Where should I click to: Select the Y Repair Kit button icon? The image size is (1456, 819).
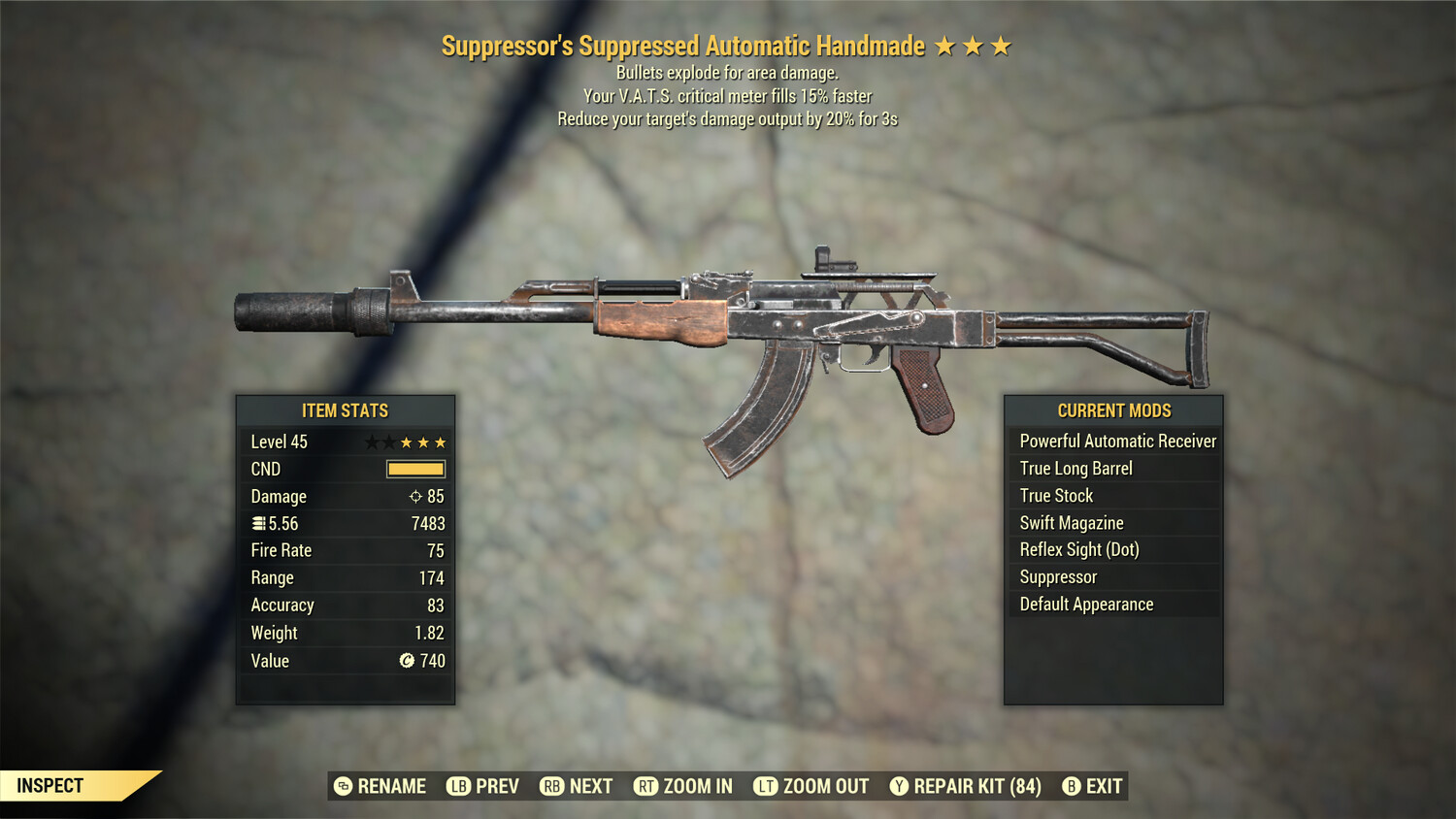point(899,786)
